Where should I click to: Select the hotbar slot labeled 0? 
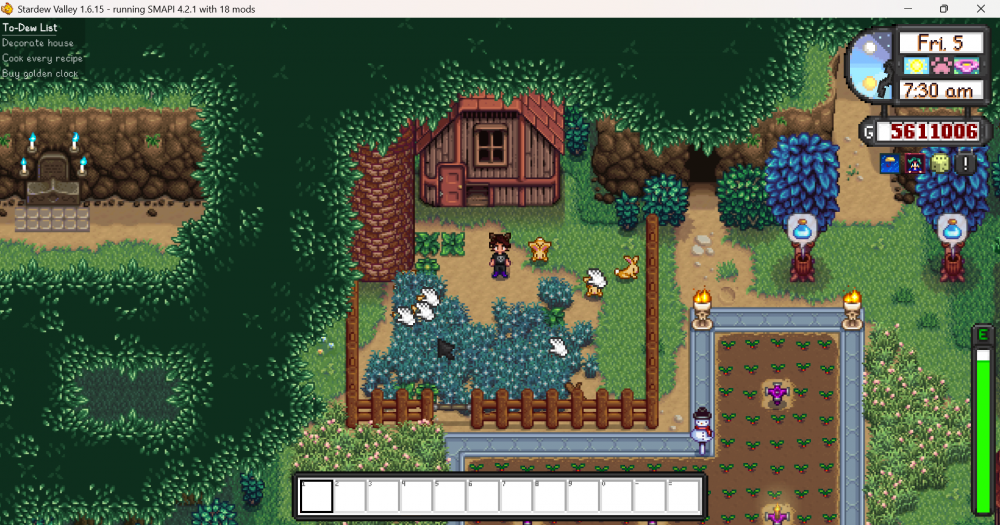(617, 496)
